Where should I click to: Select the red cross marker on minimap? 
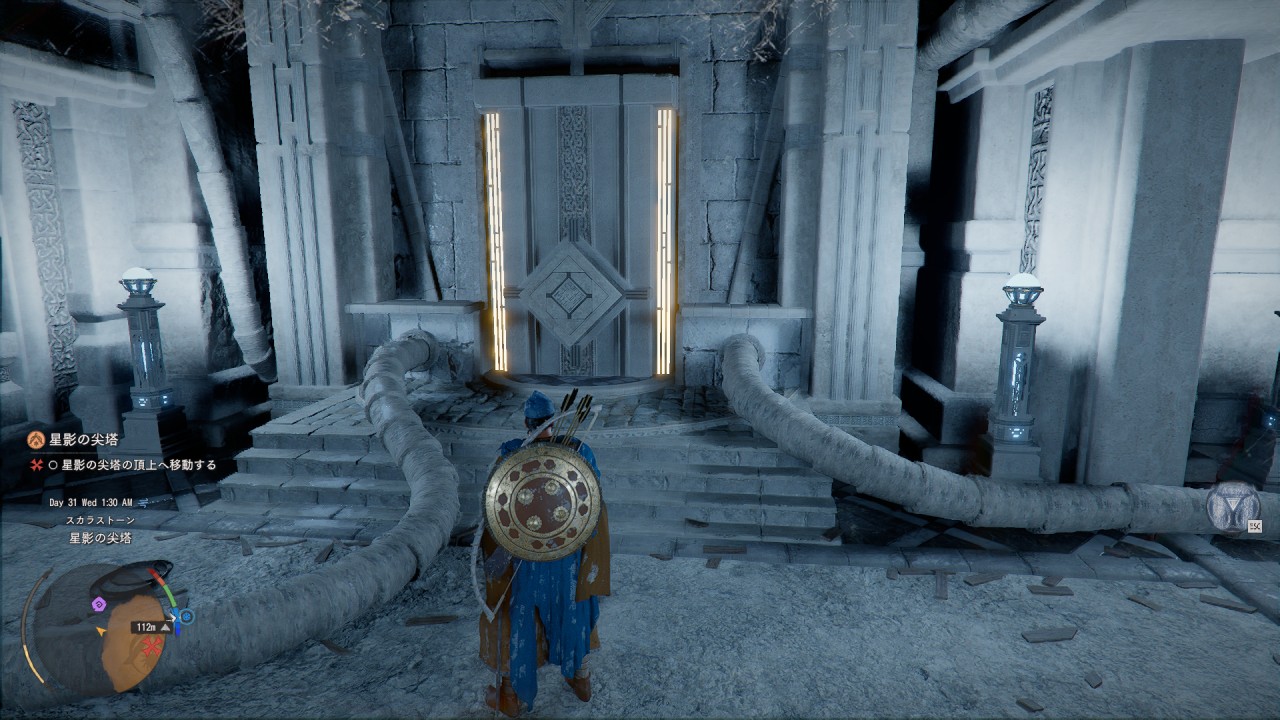(x=153, y=647)
